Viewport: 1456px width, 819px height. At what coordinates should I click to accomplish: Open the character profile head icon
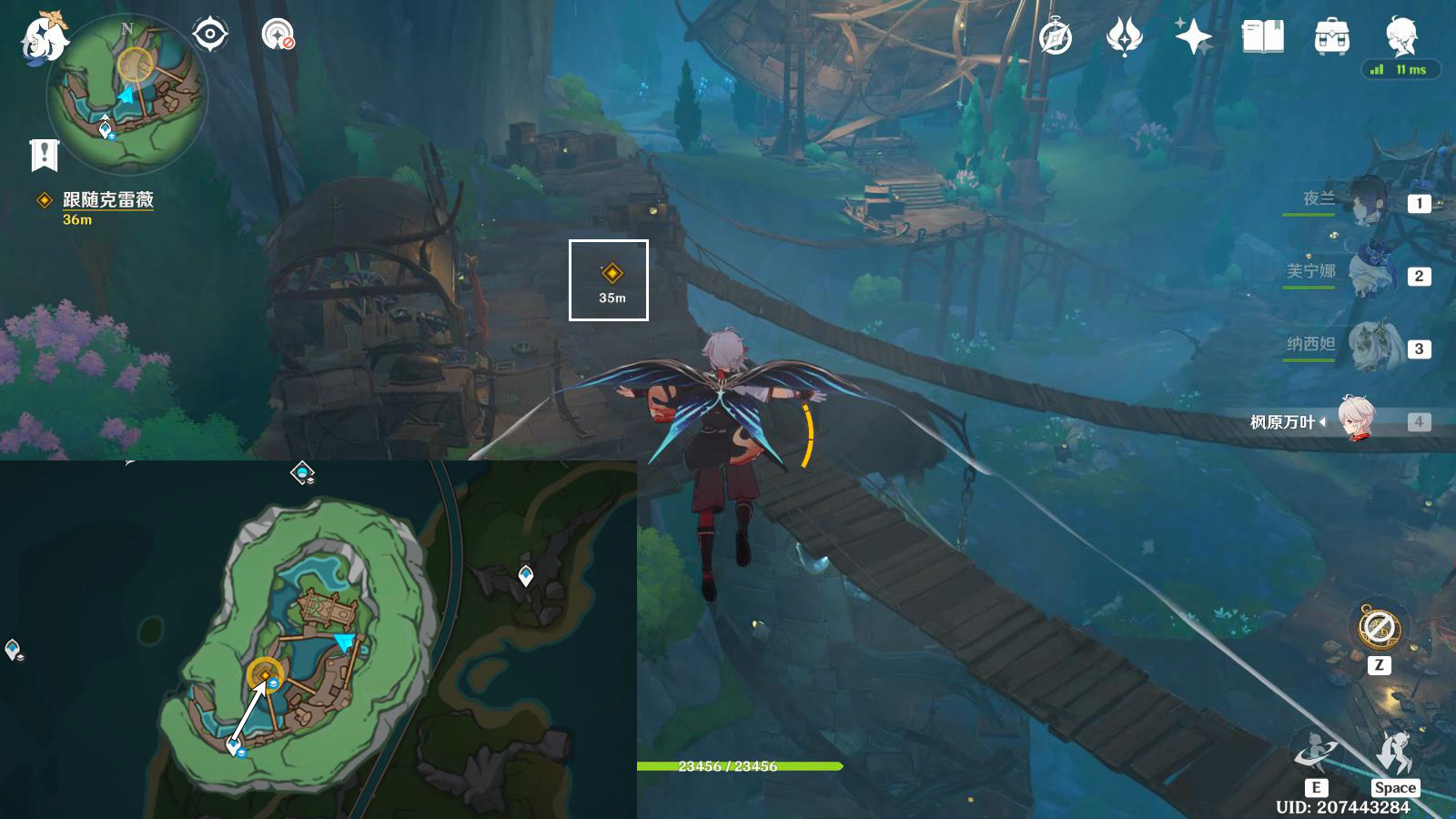pos(1400,37)
